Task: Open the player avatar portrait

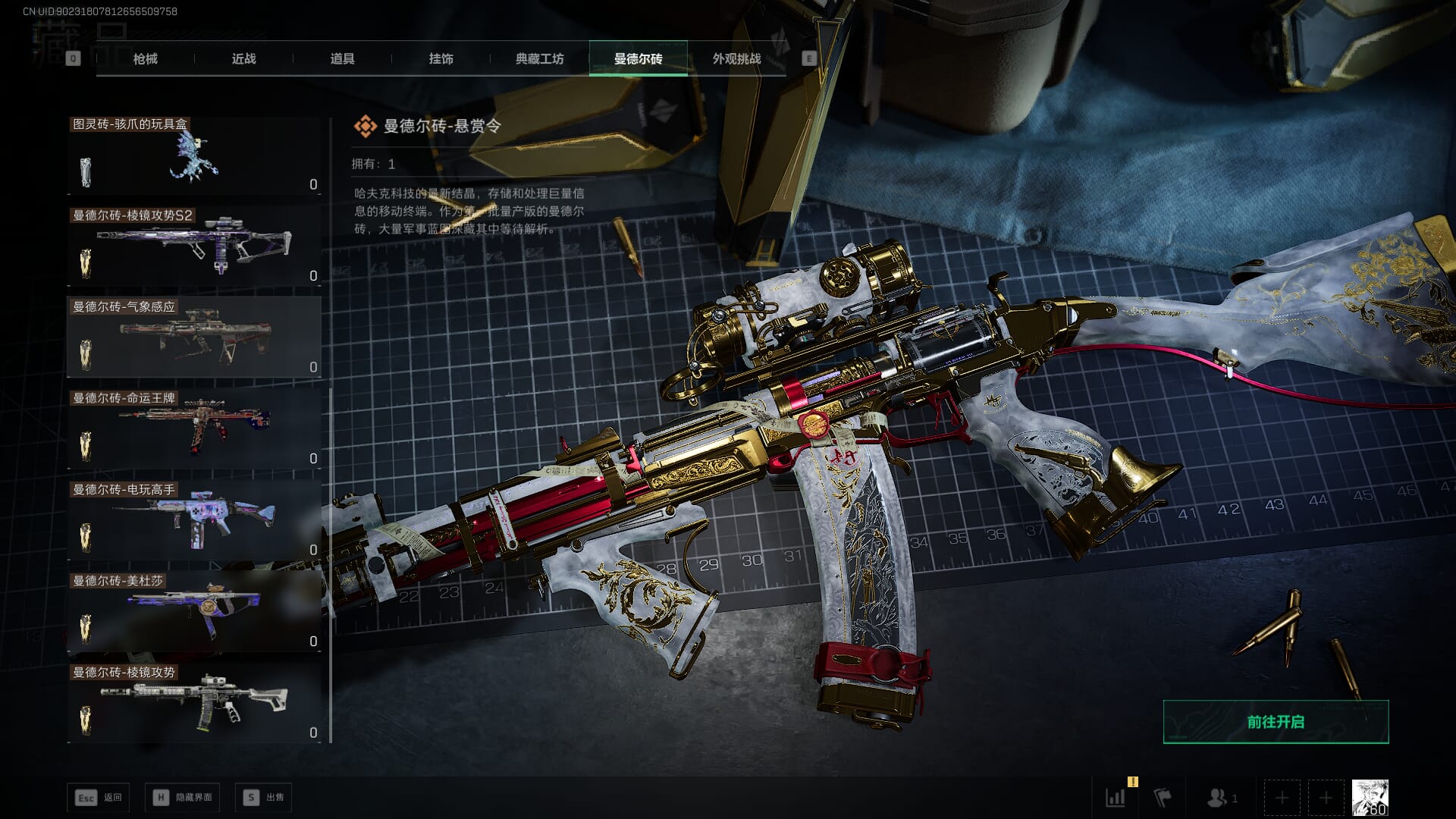Action: tap(1370, 797)
